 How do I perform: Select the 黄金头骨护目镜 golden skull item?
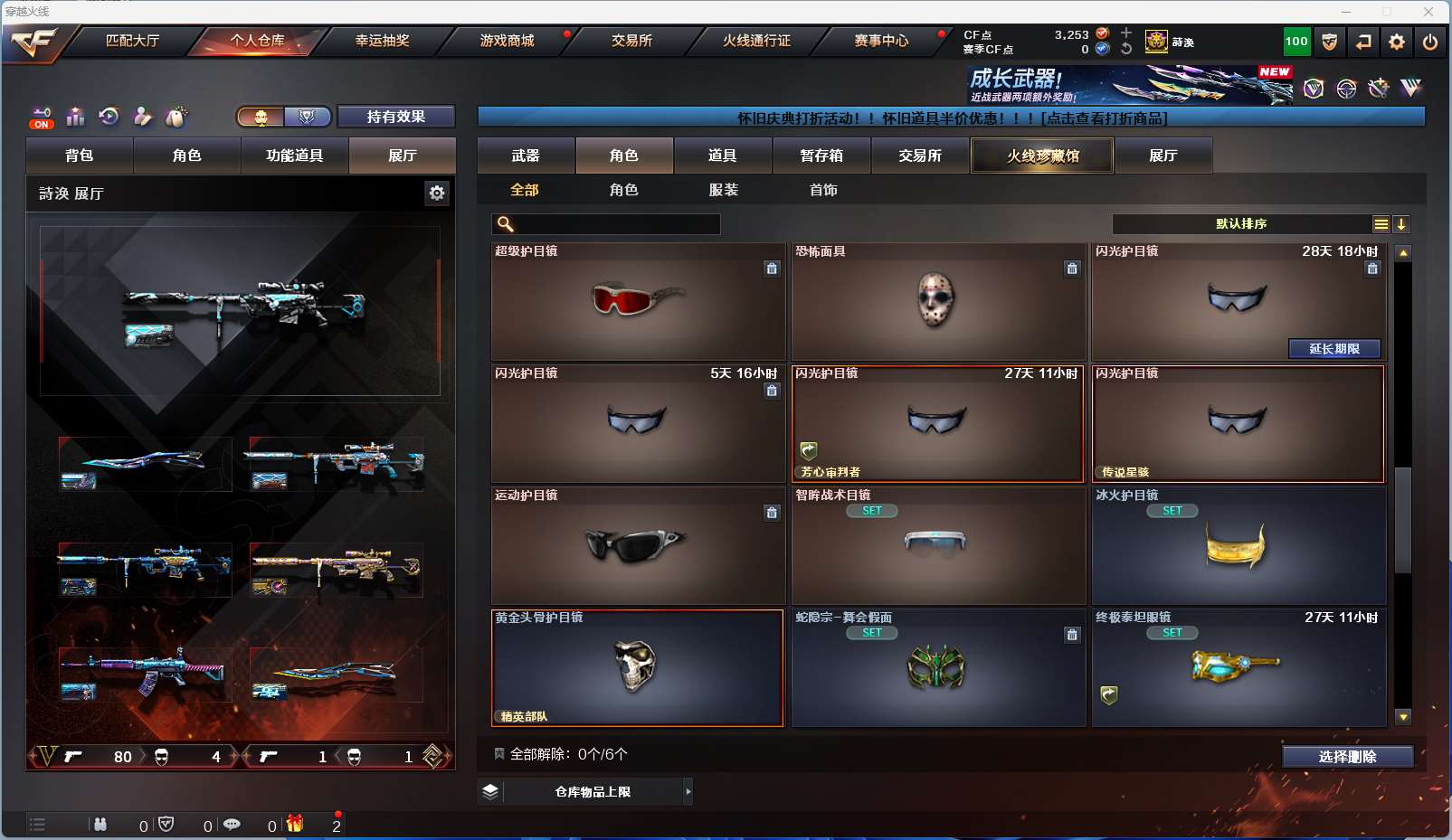pos(637,668)
